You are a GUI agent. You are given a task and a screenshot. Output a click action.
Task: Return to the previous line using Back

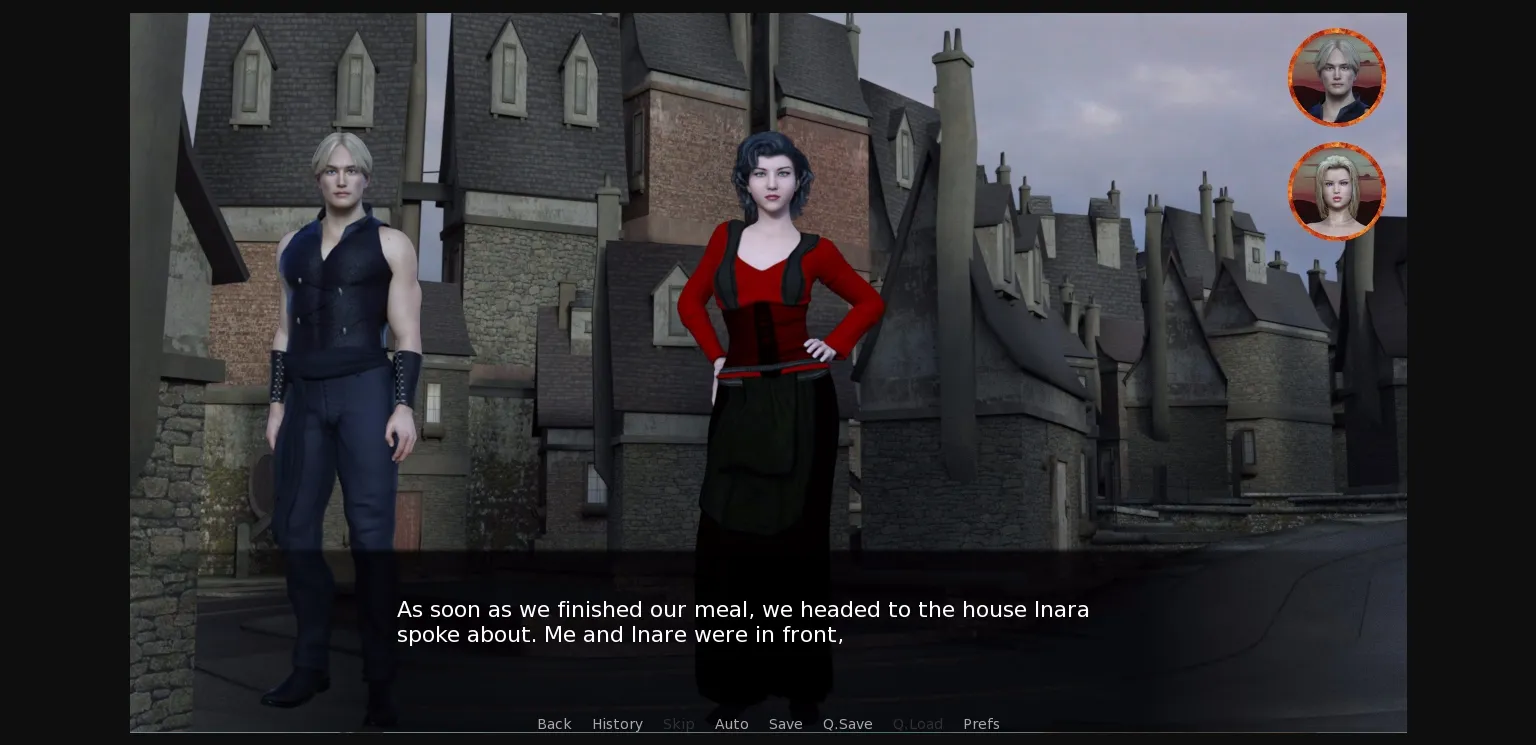click(554, 724)
